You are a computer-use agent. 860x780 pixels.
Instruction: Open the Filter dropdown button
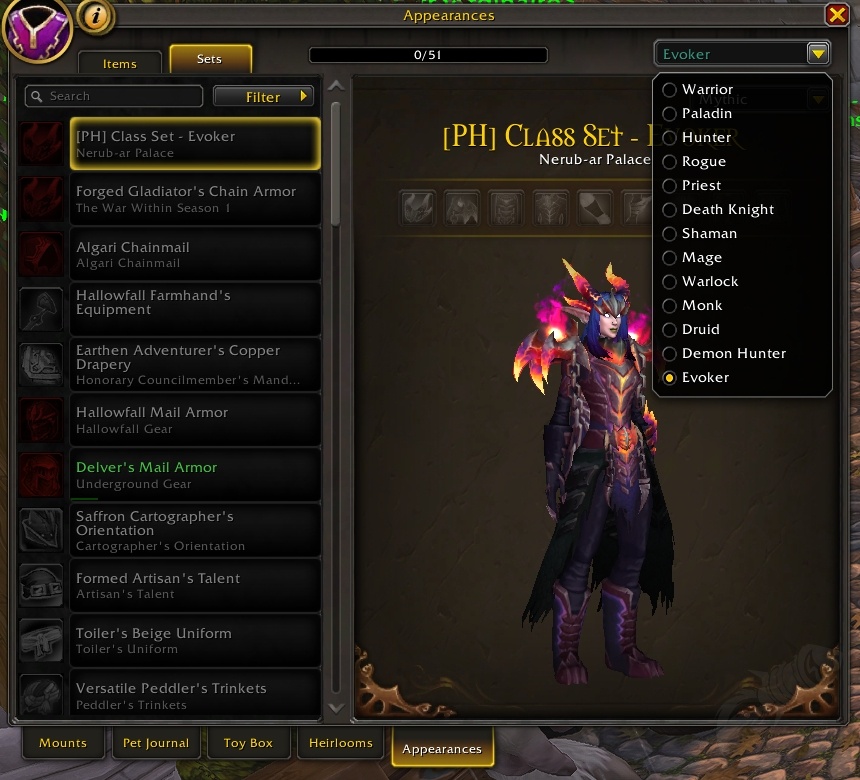[x=264, y=97]
